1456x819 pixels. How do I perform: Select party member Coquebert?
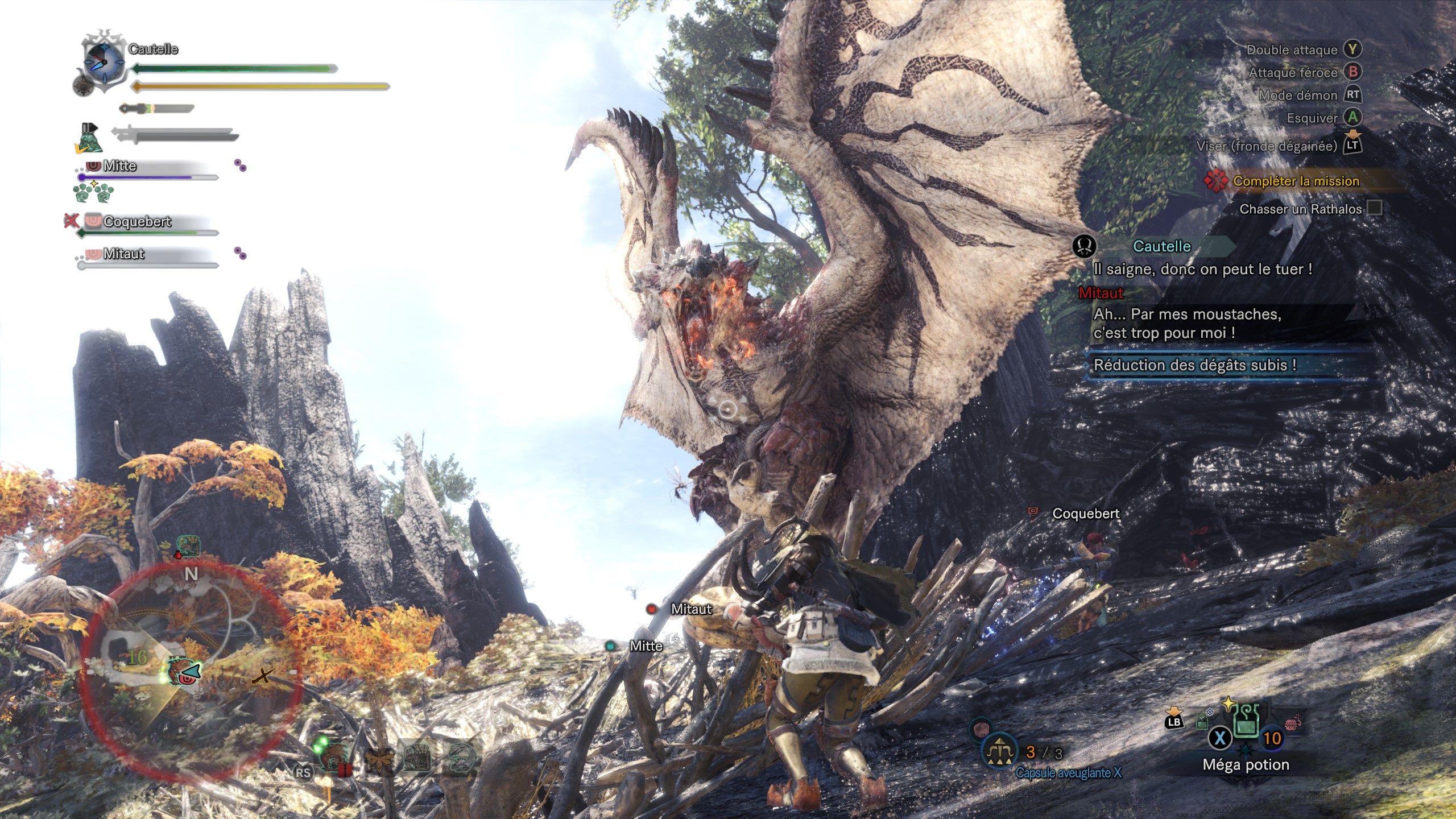[x=136, y=222]
